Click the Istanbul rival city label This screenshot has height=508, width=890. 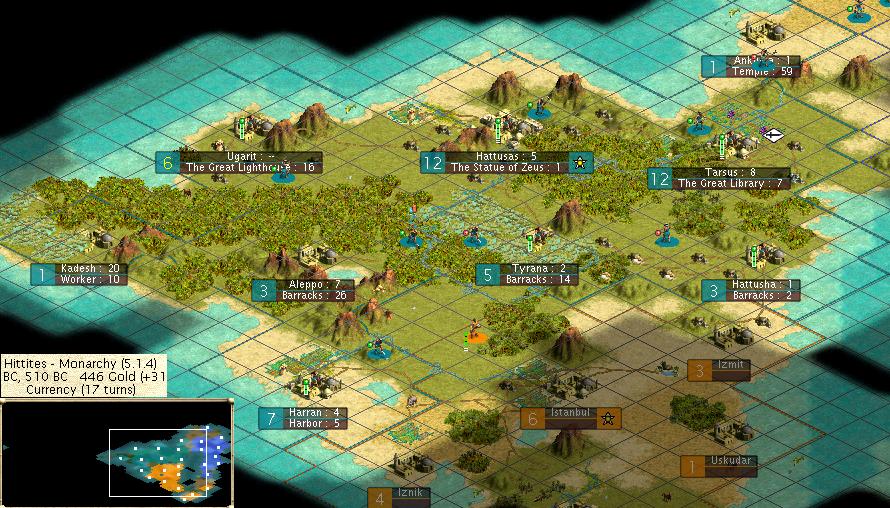[x=570, y=418]
